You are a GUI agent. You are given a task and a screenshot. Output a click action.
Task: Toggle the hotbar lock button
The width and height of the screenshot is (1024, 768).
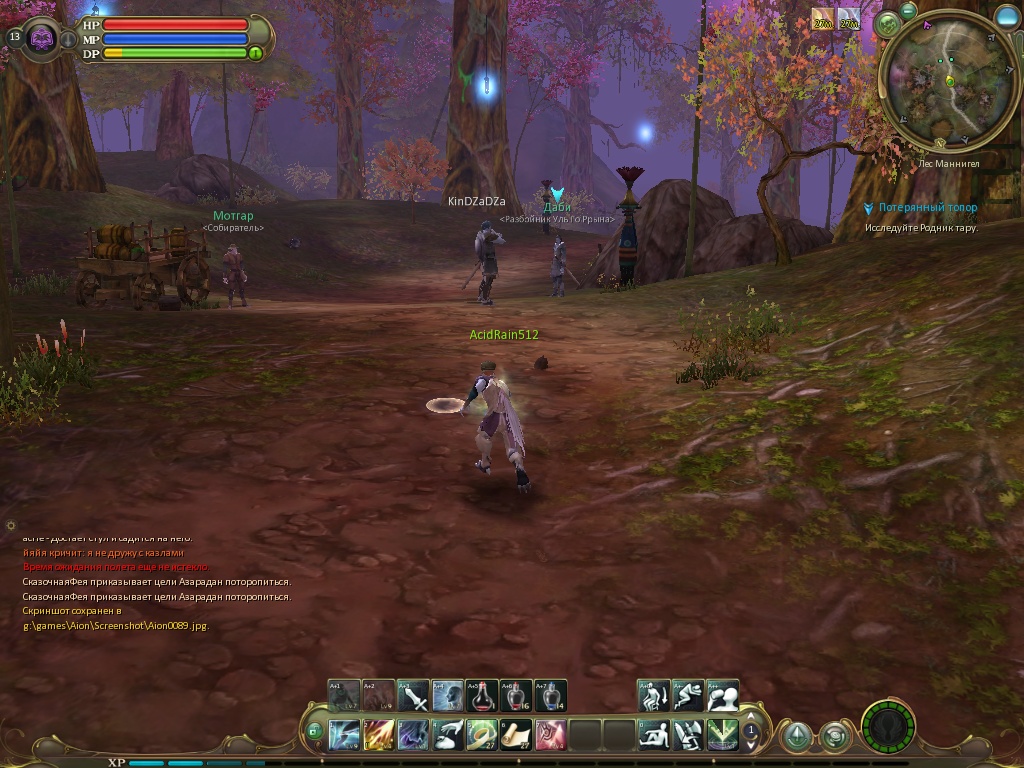tap(314, 732)
